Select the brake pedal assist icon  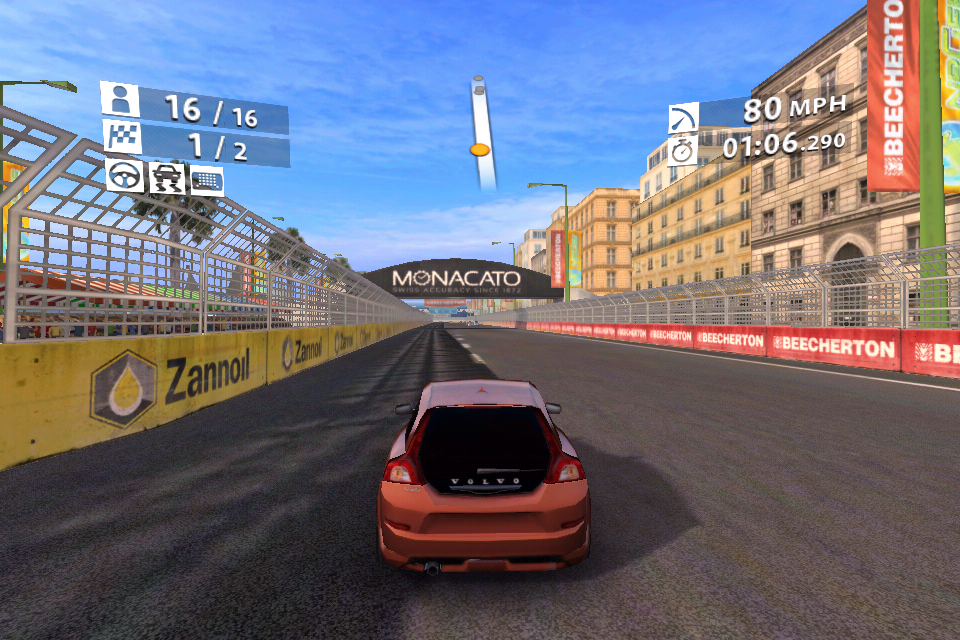[206, 180]
